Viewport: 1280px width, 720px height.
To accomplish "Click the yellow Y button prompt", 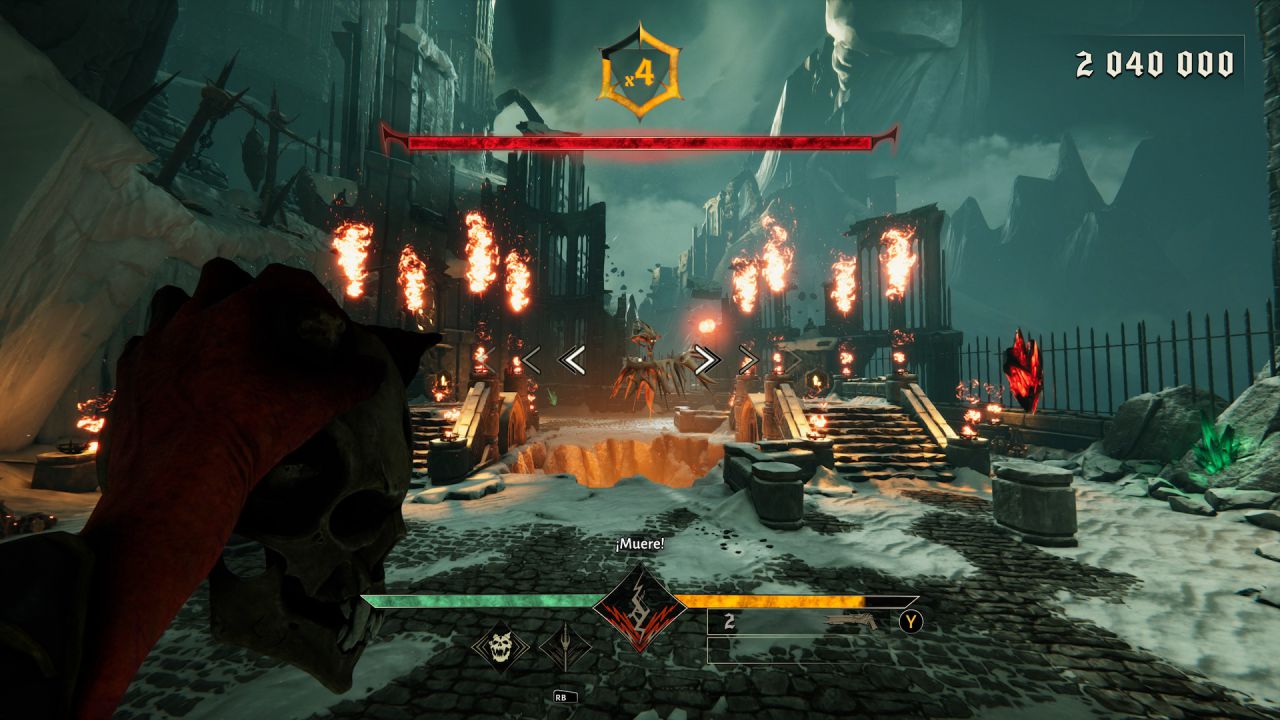I will pos(911,620).
